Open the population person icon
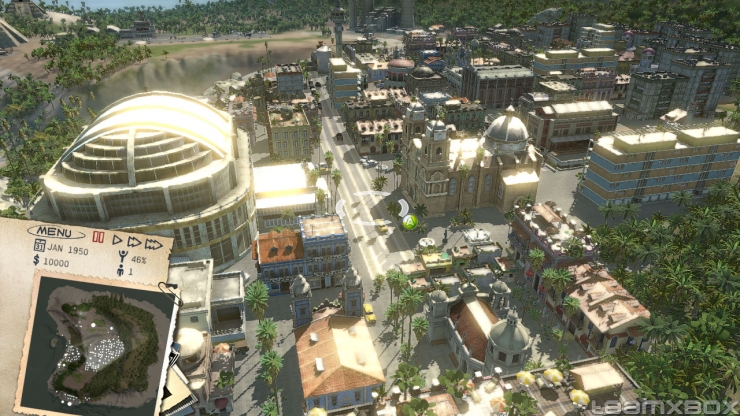The width and height of the screenshot is (740, 416). [x=121, y=270]
